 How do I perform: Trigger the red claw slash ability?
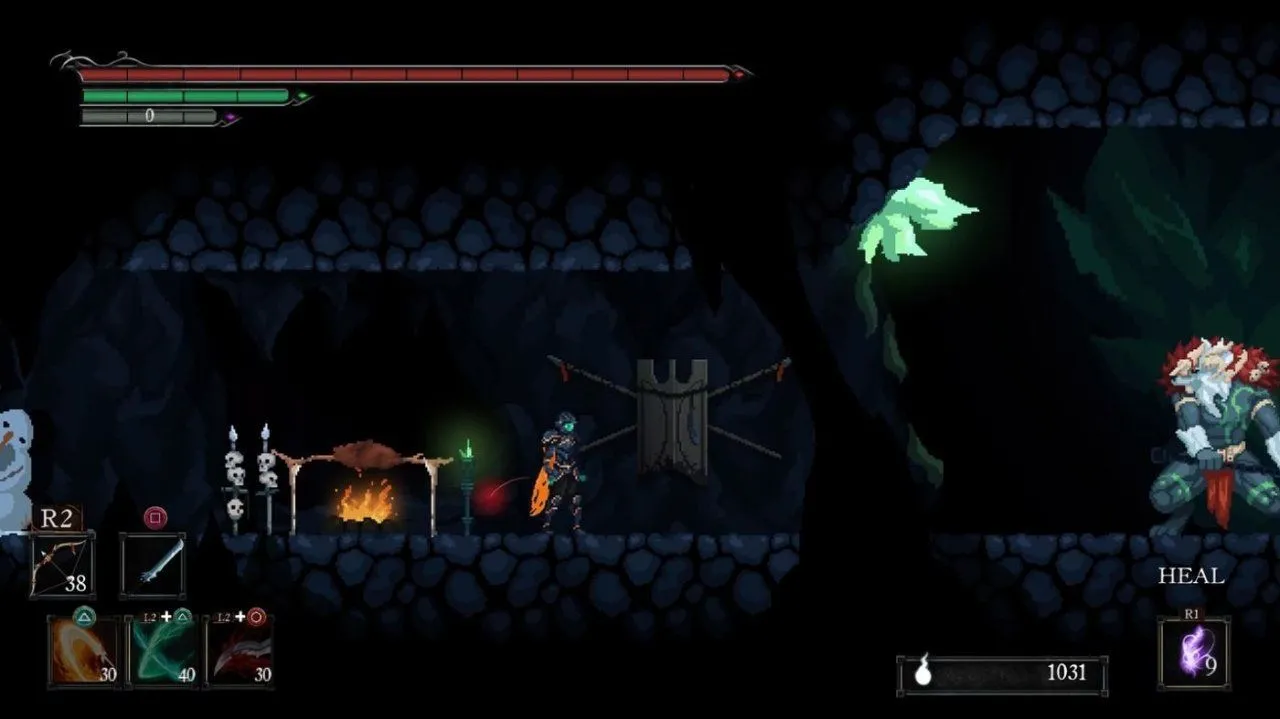point(240,651)
